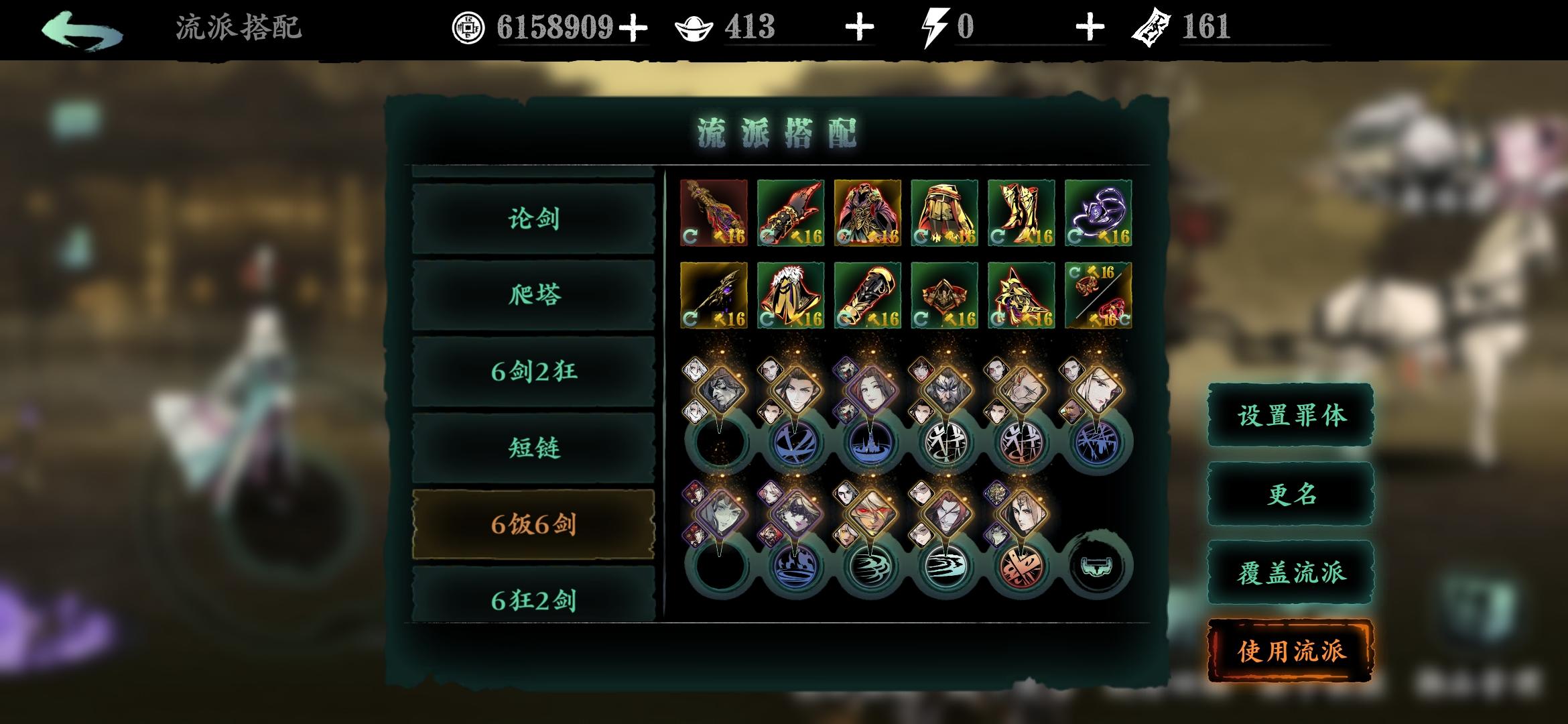
Task: Rename the build with 更名
Action: pos(1291,495)
